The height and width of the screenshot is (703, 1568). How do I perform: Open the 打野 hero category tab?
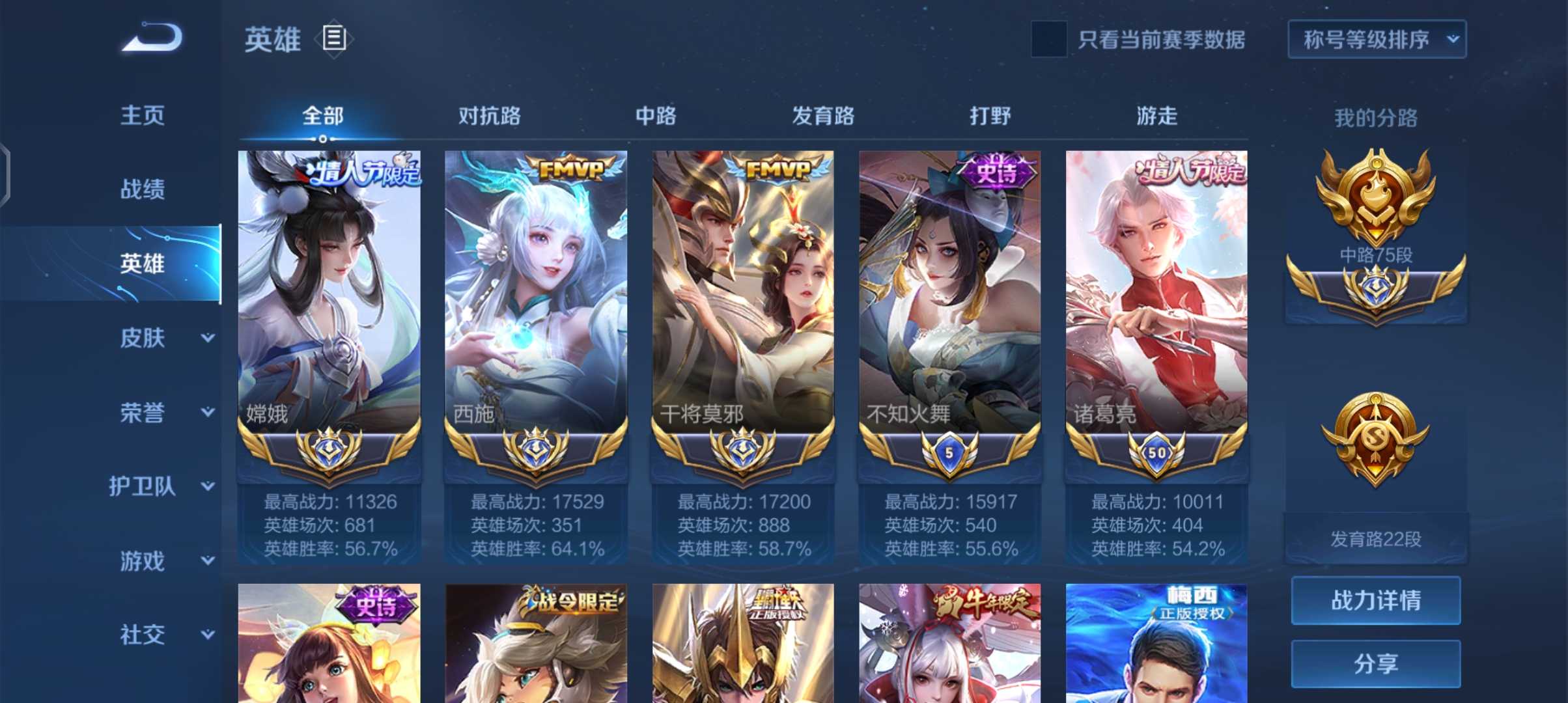tap(989, 116)
